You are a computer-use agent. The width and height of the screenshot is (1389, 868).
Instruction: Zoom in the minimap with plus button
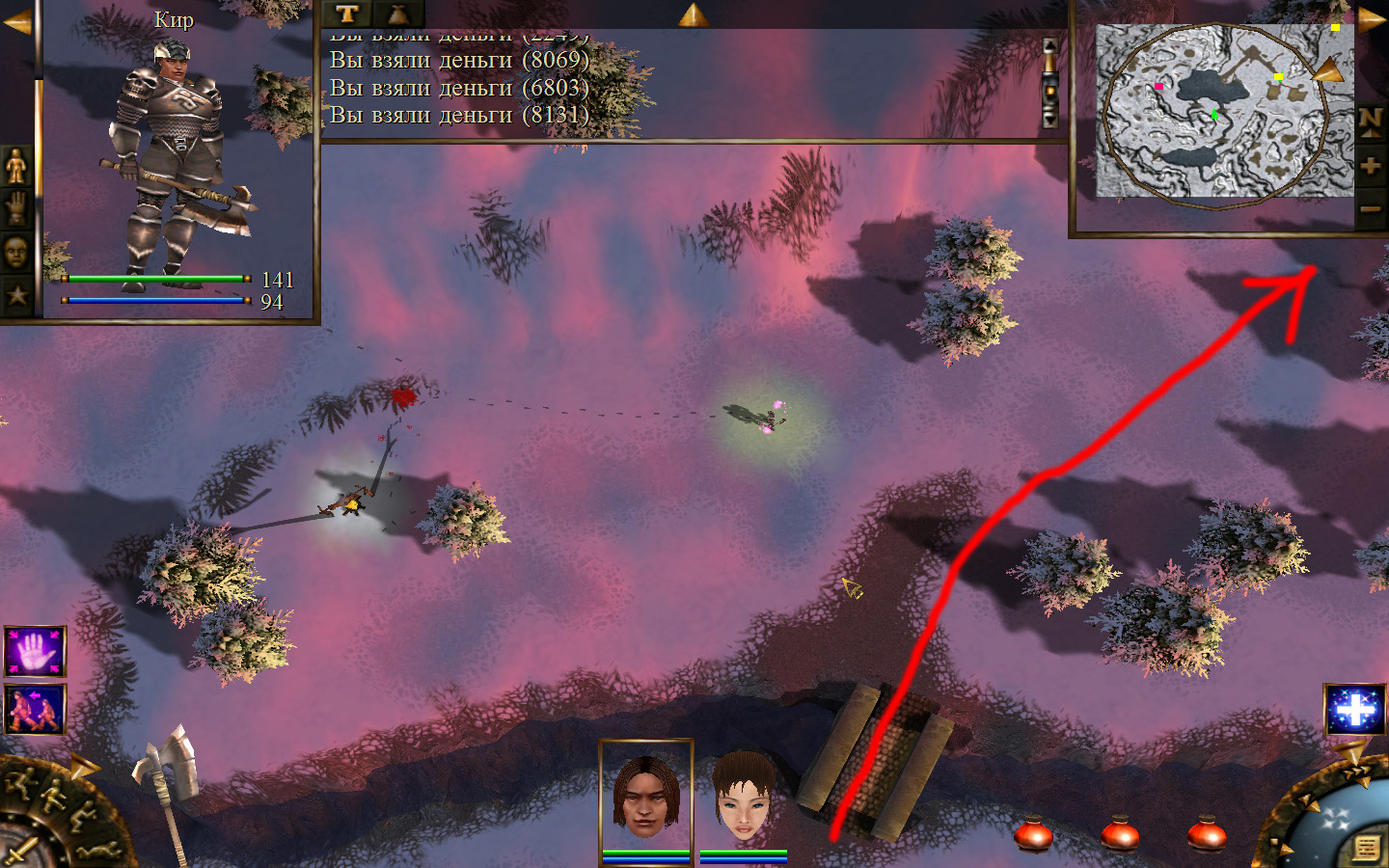pyautogui.click(x=1371, y=165)
